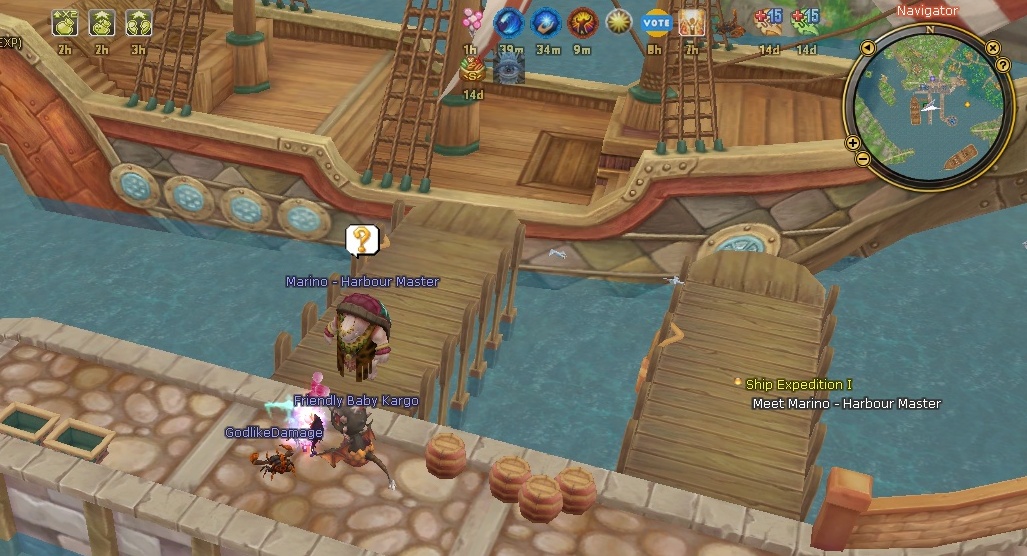Click the twin green gloves buff icon
Image resolution: width=1027 pixels, height=556 pixels.
pos(138,22)
